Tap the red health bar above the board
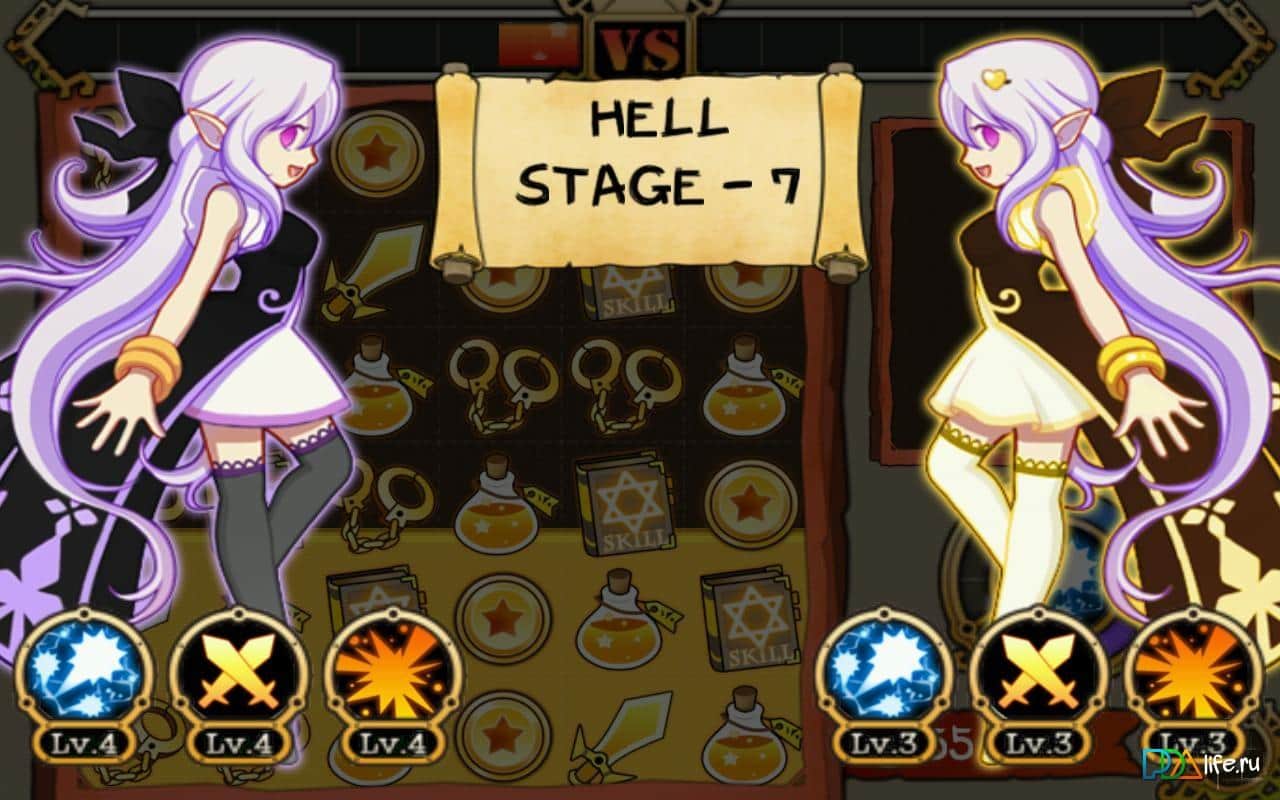This screenshot has height=800, width=1280. 540,42
